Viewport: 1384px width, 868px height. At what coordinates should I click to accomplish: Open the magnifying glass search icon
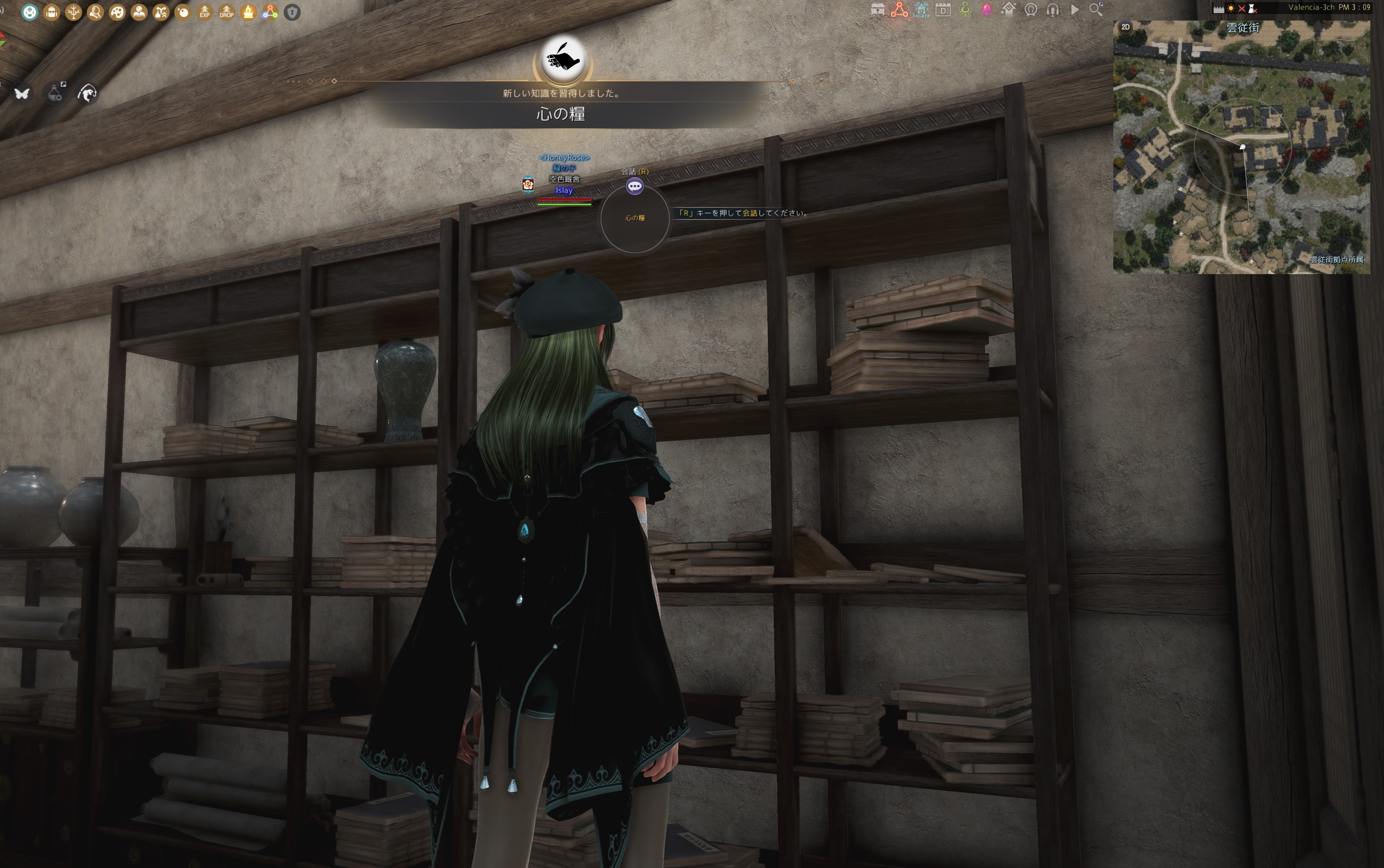[1096, 10]
